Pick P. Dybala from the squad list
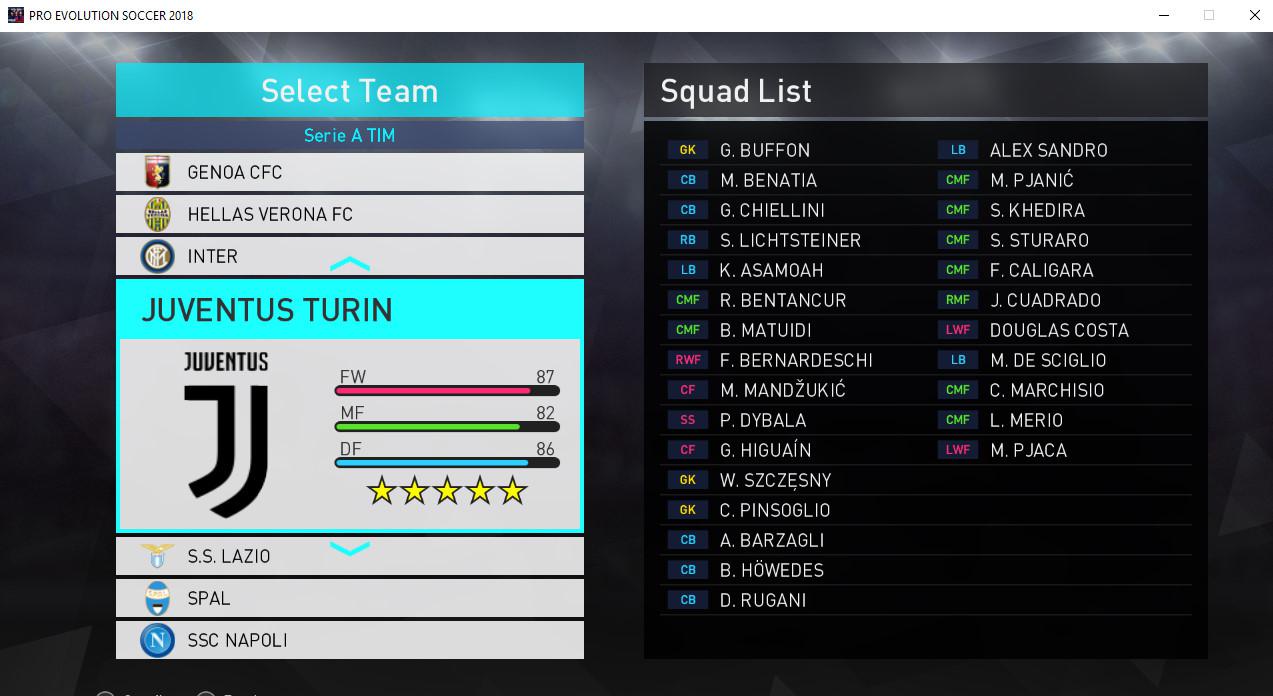 pyautogui.click(x=763, y=420)
